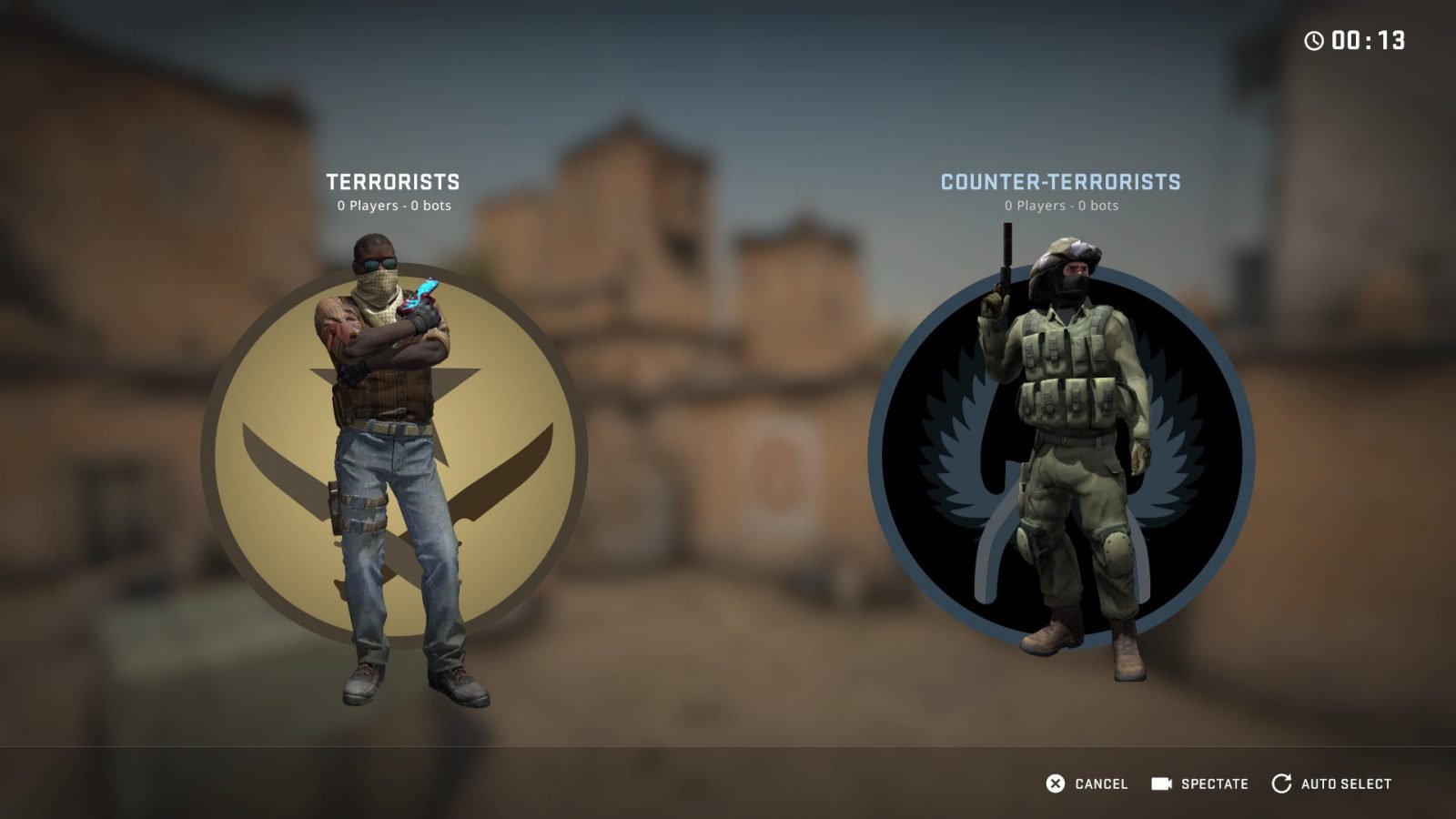Select the Spectate camera icon
Screen dimensions: 1456x819
[1160, 783]
